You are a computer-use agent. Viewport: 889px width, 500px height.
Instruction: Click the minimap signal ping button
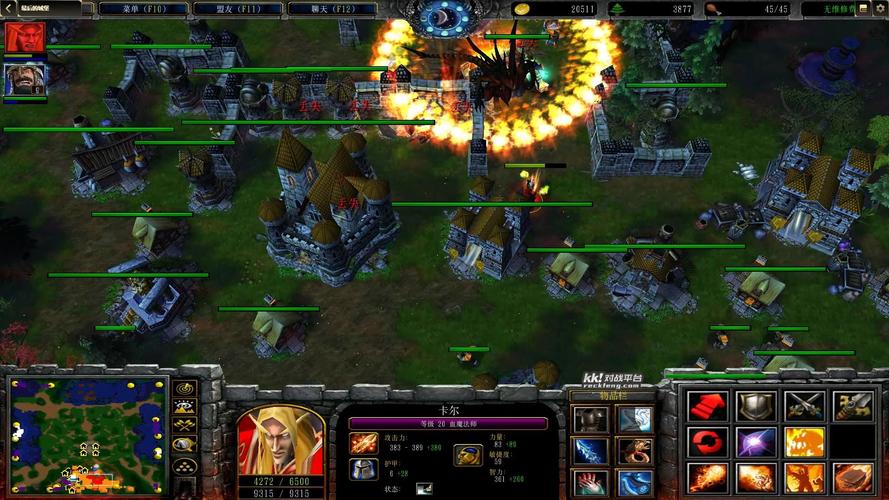185,388
